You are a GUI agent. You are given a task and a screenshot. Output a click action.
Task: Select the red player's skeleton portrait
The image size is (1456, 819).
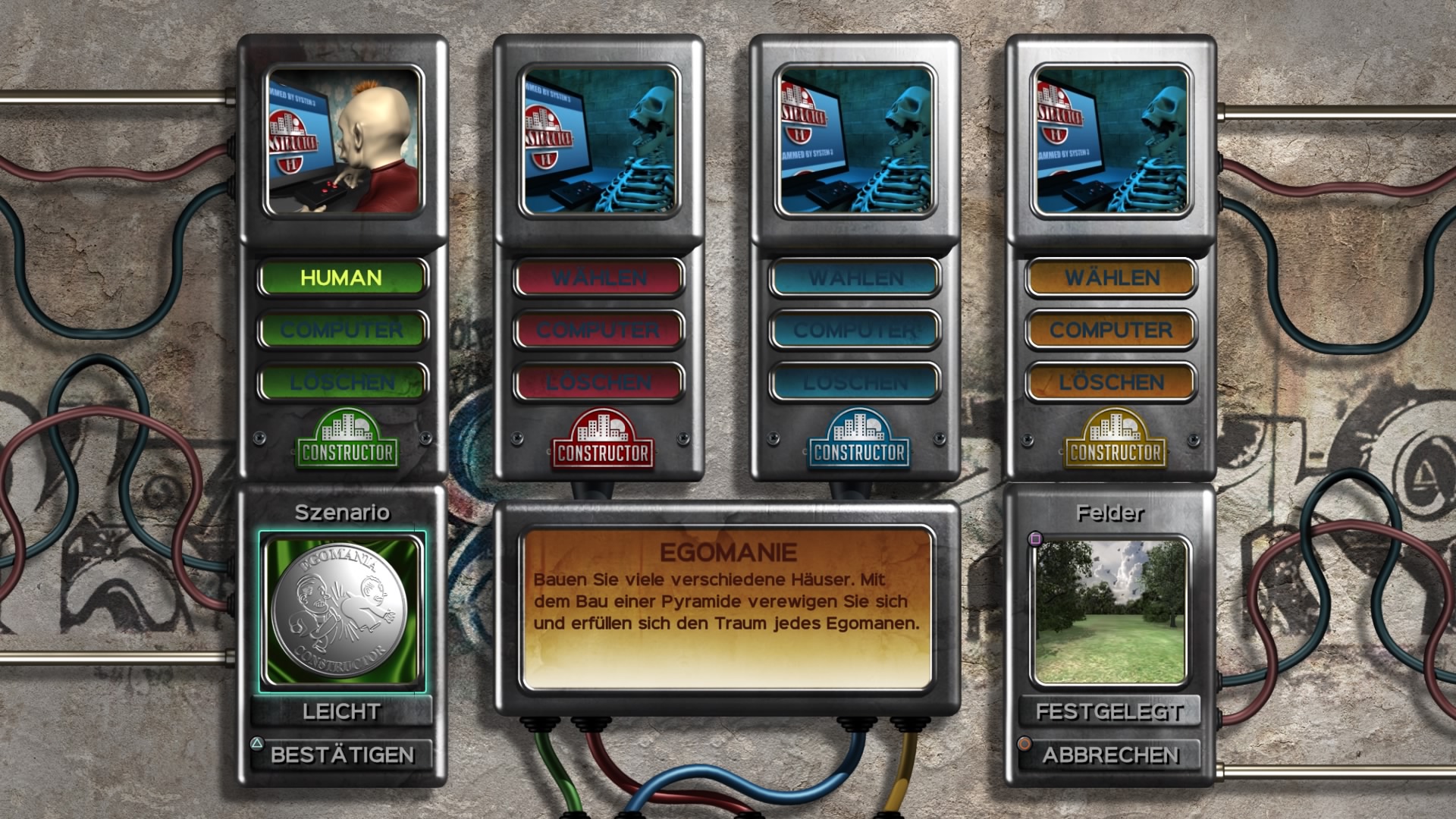tap(599, 140)
